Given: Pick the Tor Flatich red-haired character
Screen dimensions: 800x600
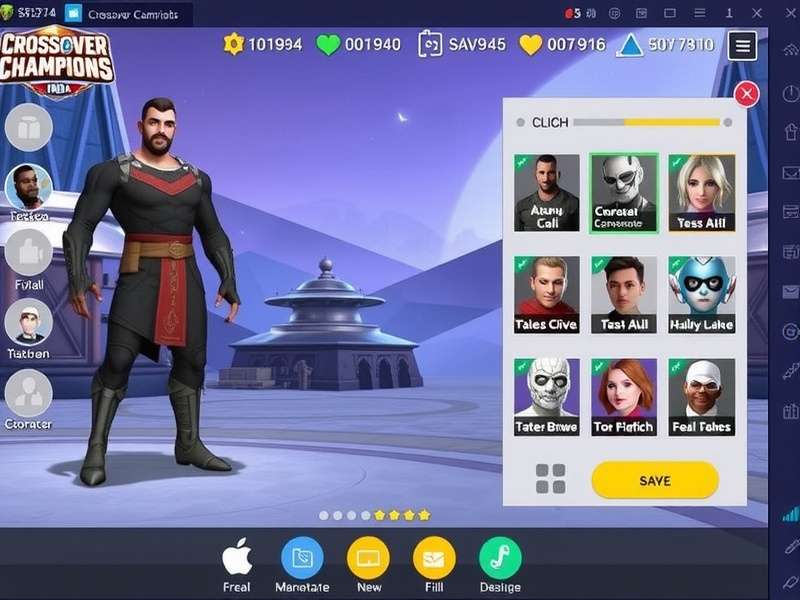Looking at the screenshot, I should point(624,396).
